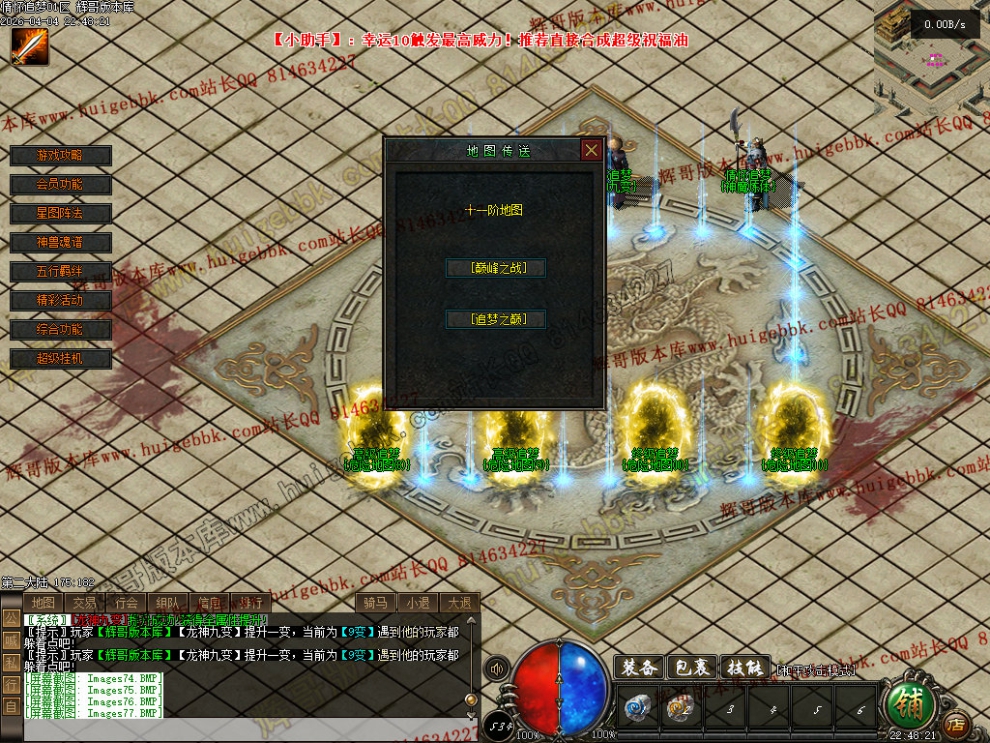Open the 会员功能 member menu

(60, 184)
